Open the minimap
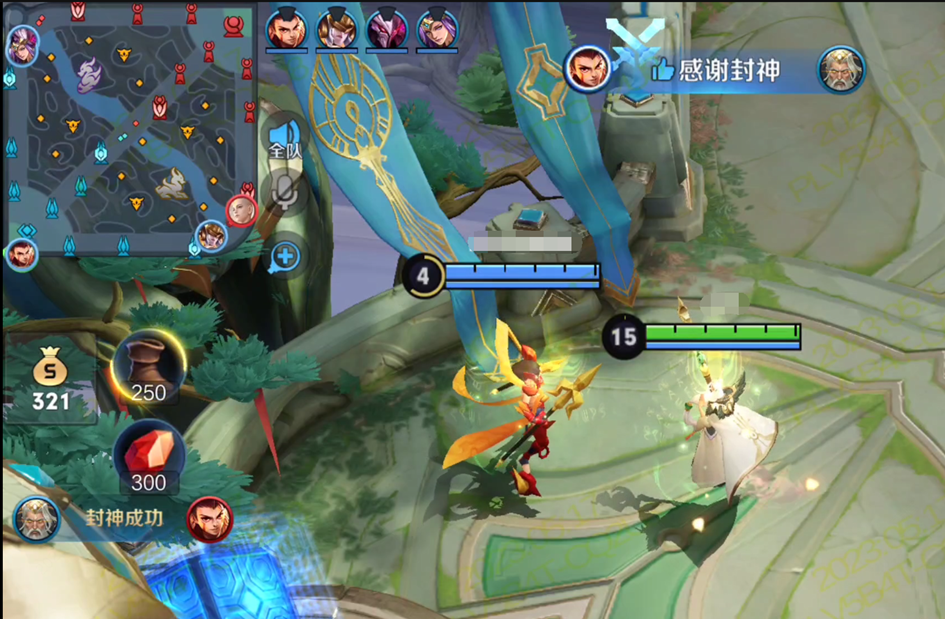The image size is (945, 619). pyautogui.click(x=128, y=130)
